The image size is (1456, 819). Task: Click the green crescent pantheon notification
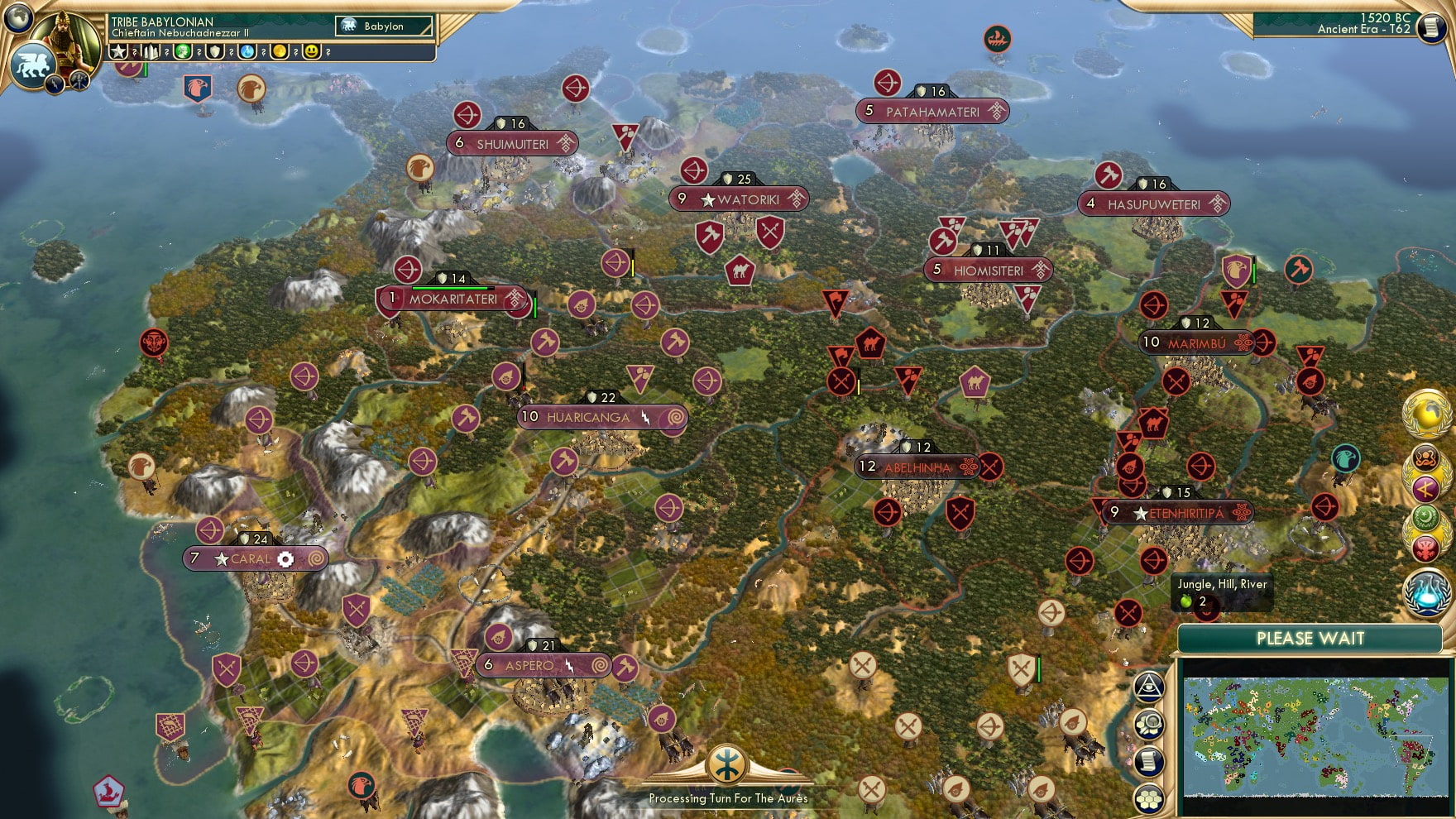coord(1425,517)
